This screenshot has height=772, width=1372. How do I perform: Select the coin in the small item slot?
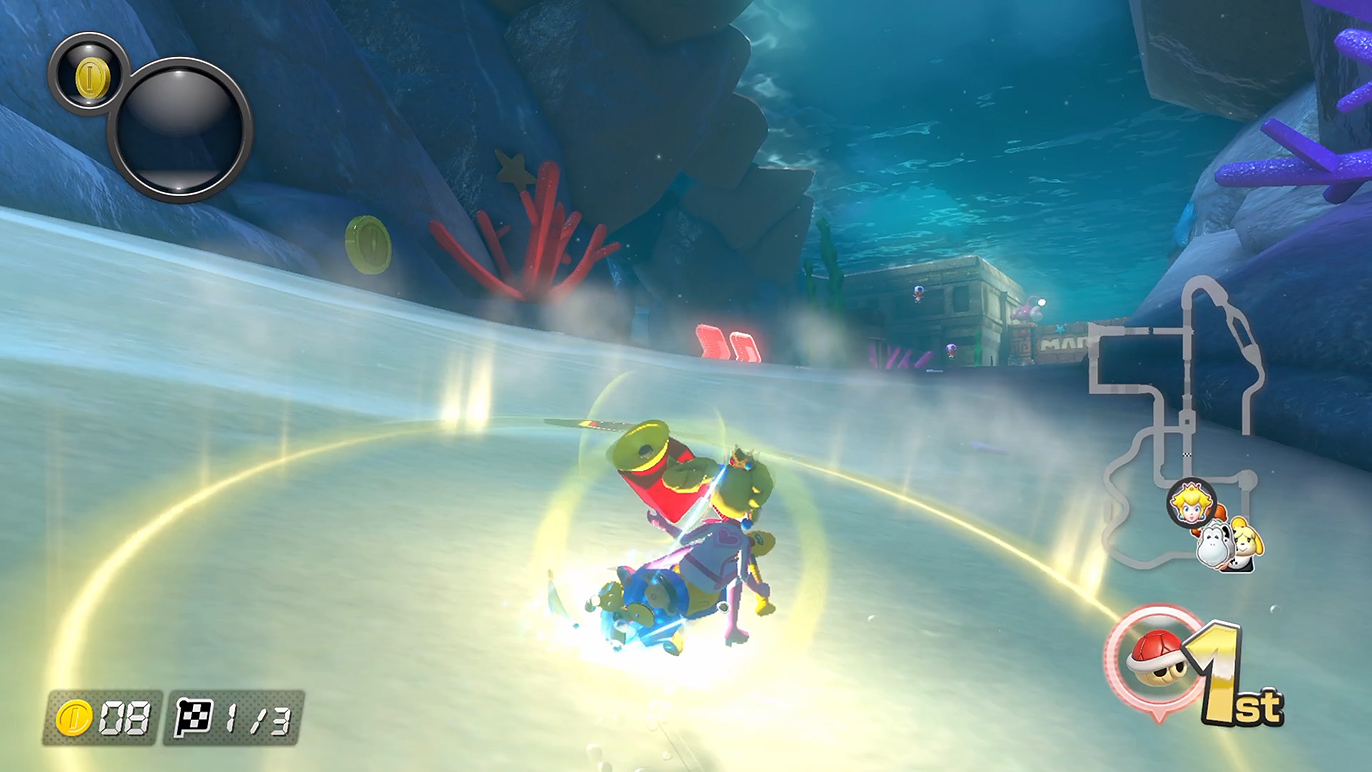(x=87, y=73)
